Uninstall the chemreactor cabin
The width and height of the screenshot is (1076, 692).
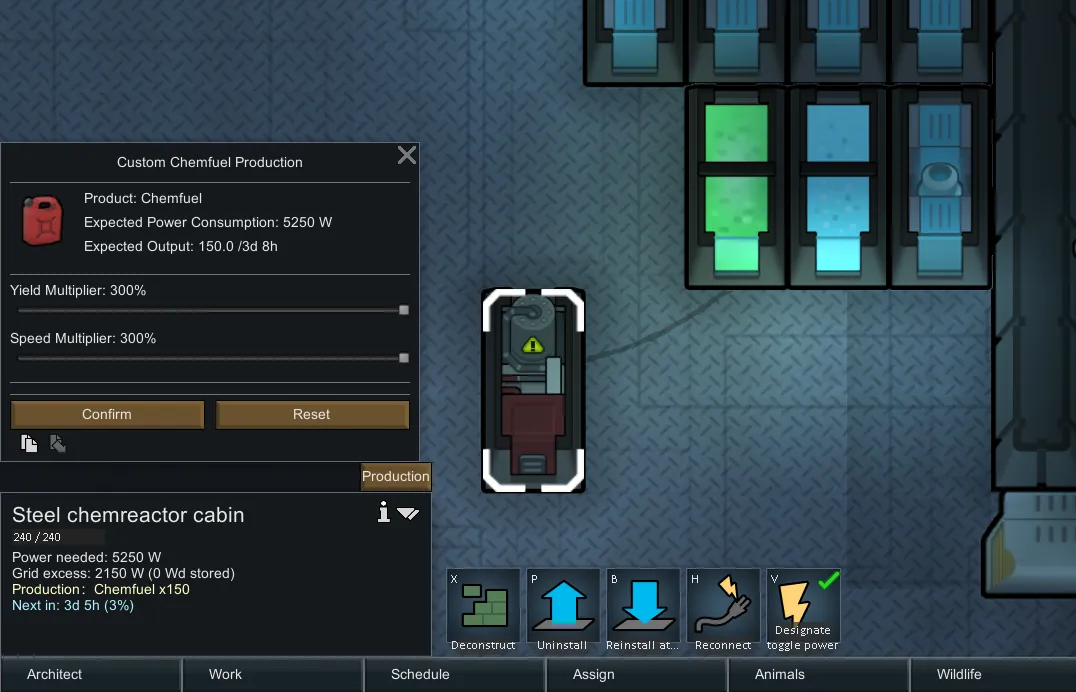pyautogui.click(x=562, y=606)
